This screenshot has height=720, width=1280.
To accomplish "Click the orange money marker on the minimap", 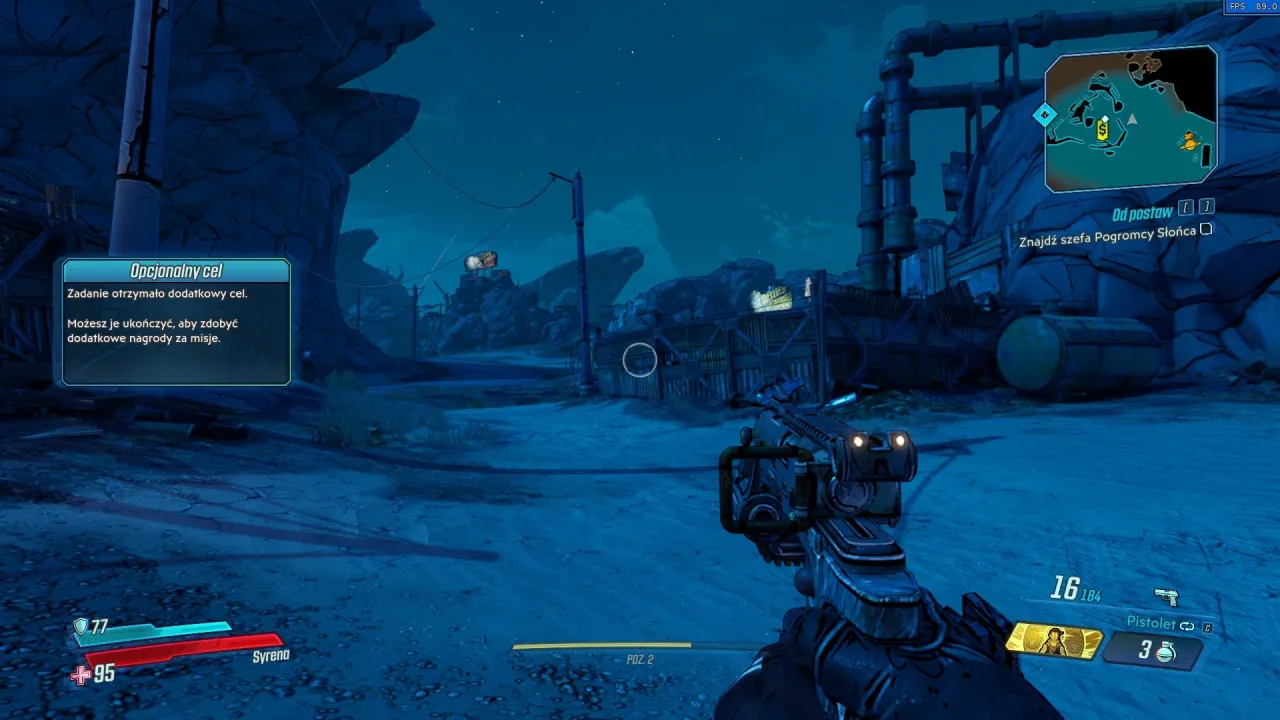I will [1189, 142].
